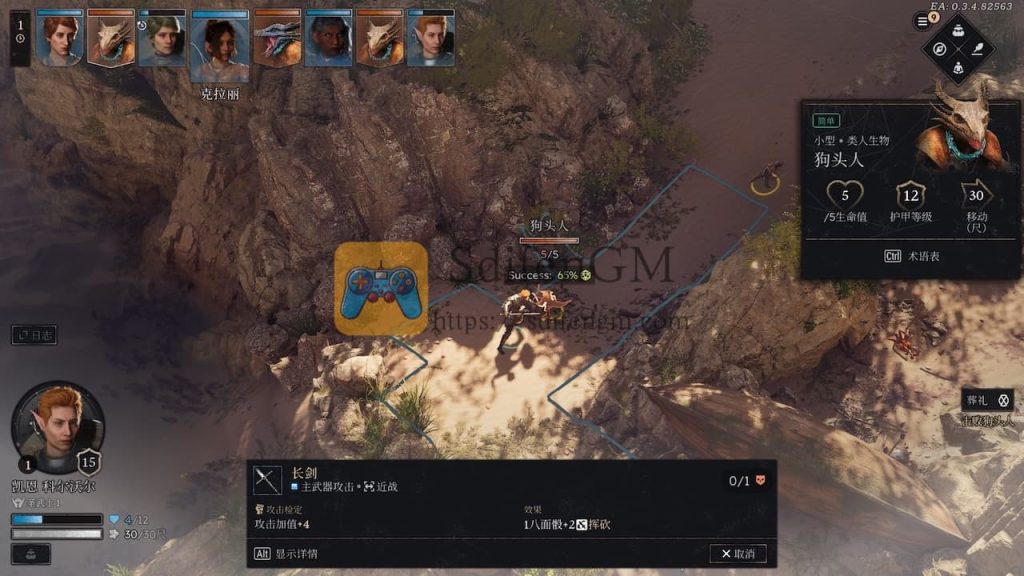Select the grey-haired dark-skinned character's portrait
This screenshot has width=1024, height=576.
328,40
